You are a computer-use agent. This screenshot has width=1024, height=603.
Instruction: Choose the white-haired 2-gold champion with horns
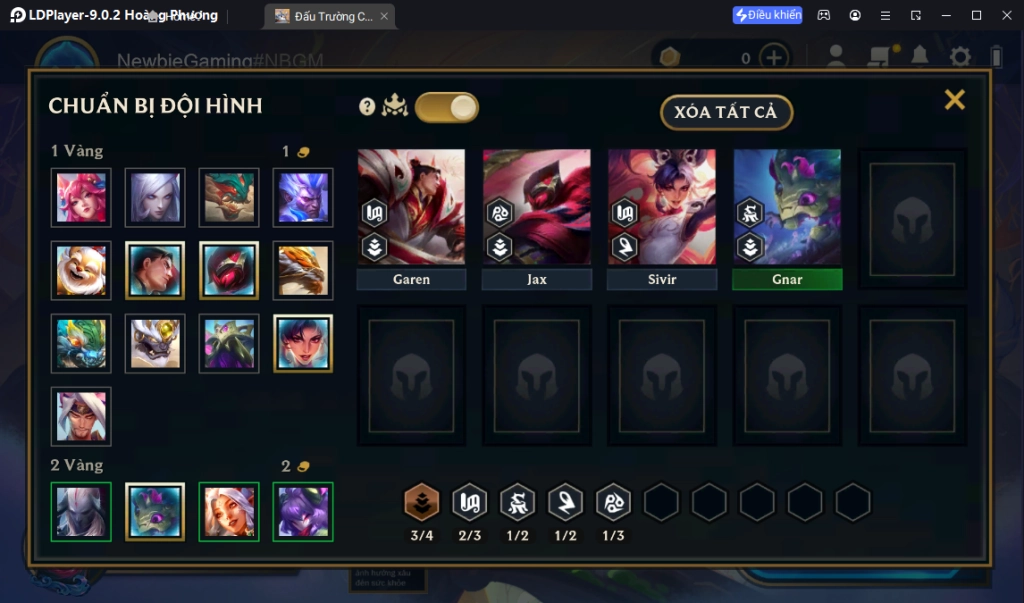click(x=229, y=511)
